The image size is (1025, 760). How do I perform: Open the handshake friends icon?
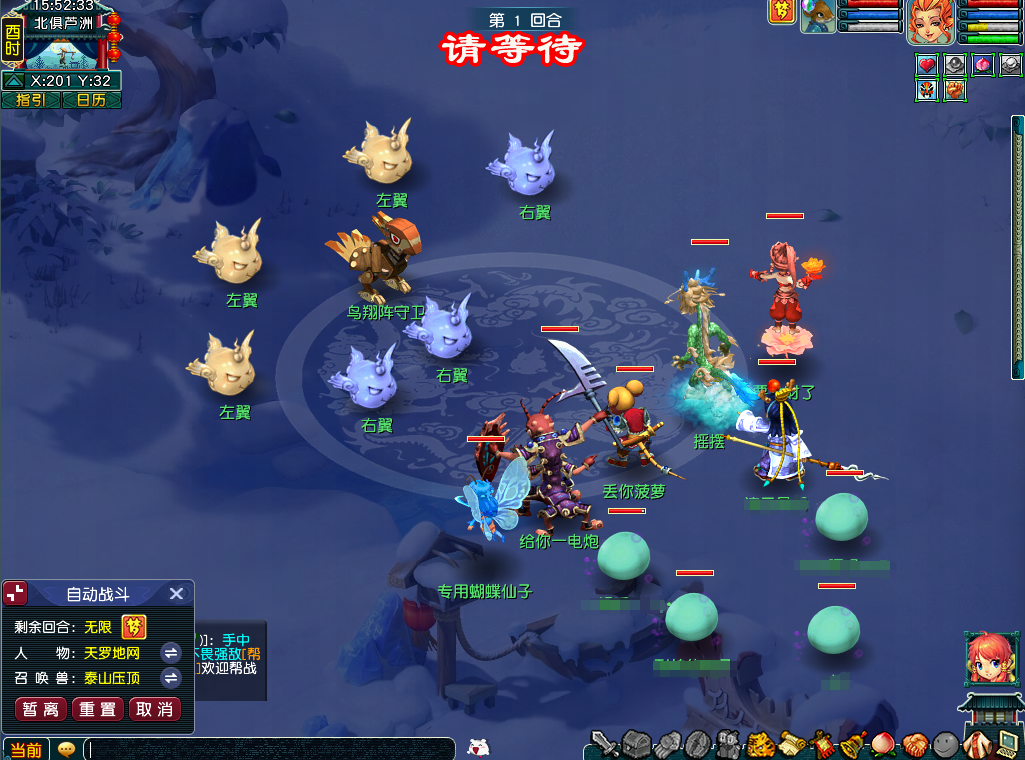click(x=915, y=744)
